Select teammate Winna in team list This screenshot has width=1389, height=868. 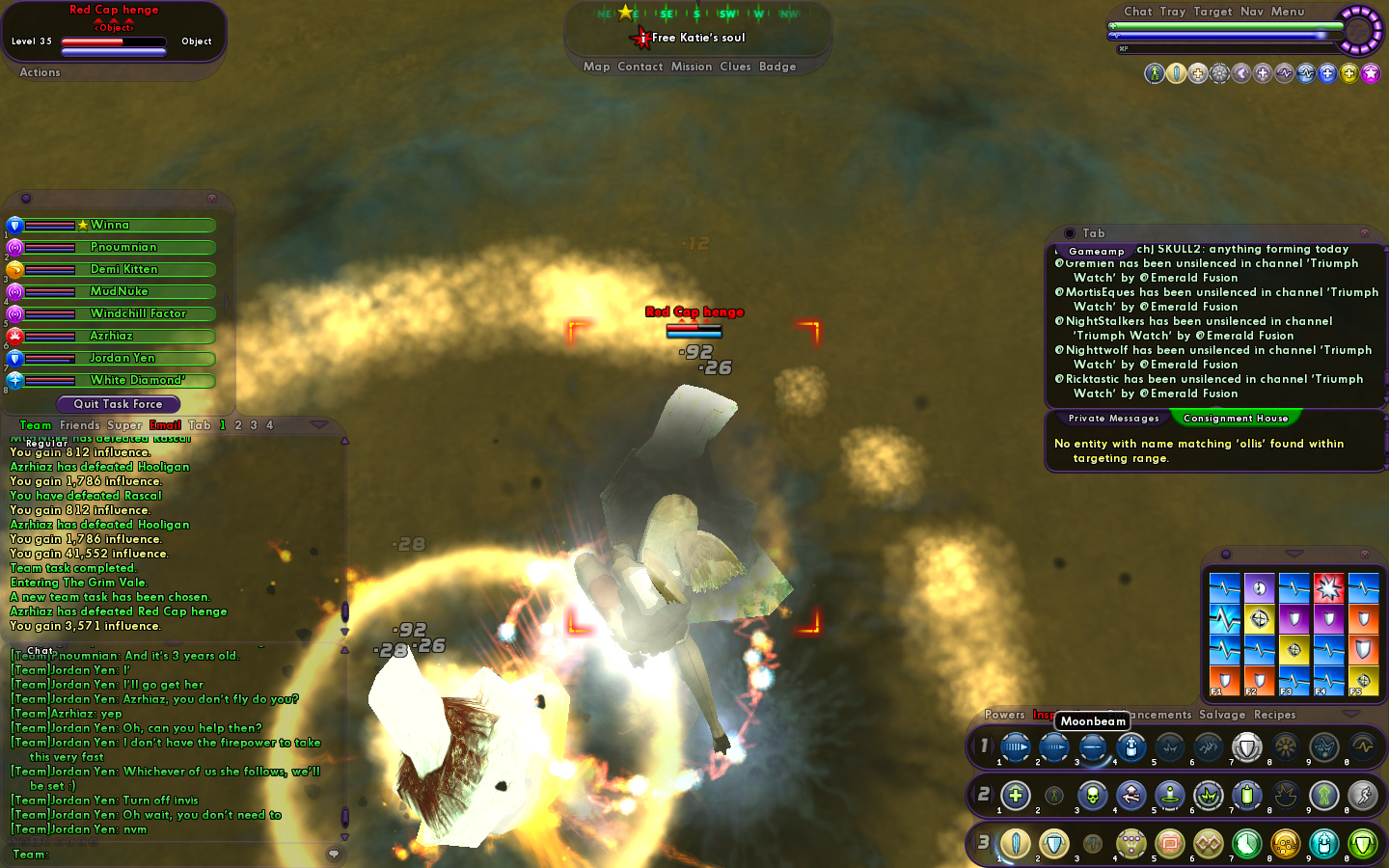pyautogui.click(x=110, y=225)
